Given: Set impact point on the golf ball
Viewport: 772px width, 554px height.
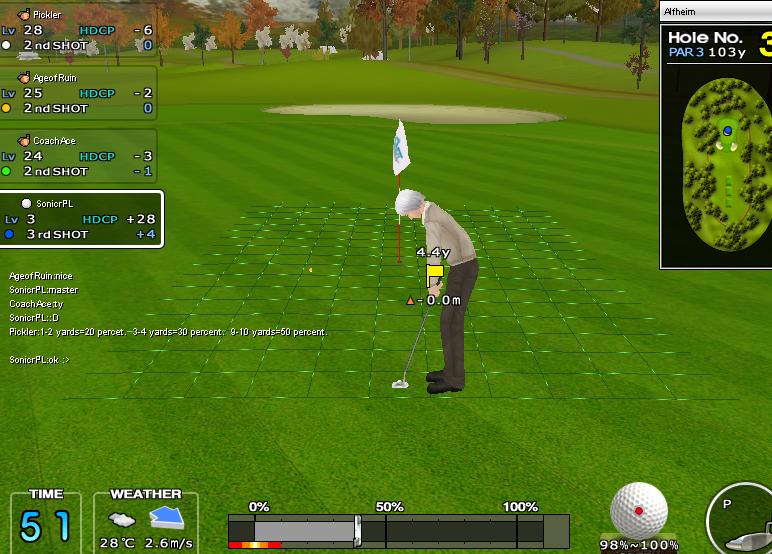Looking at the screenshot, I should point(639,510).
